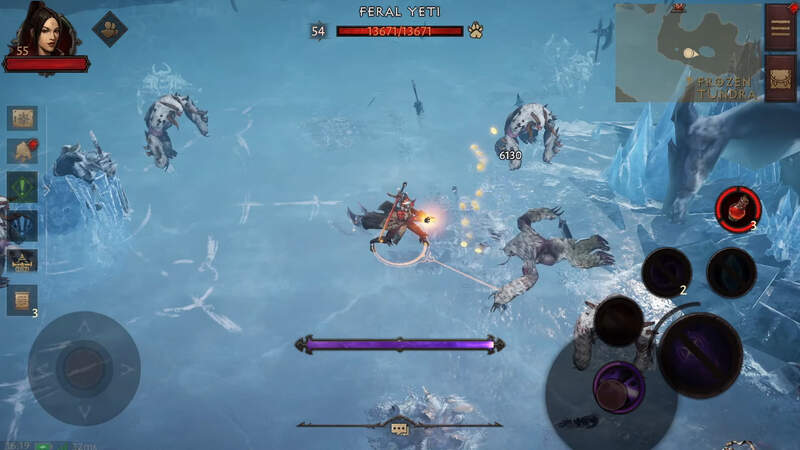
Task: Open the map scroll icon in left sidebar
Action: coord(22,117)
